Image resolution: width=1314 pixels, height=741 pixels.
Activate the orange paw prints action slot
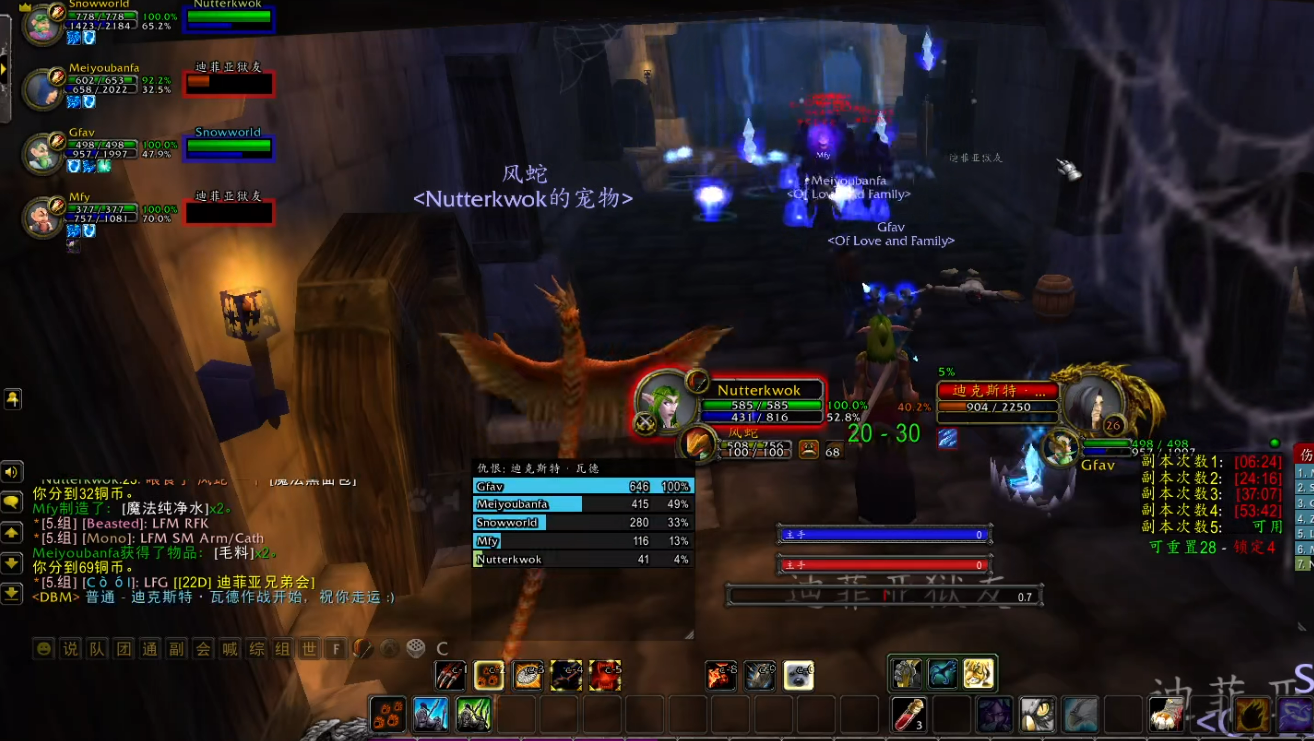tap(388, 714)
